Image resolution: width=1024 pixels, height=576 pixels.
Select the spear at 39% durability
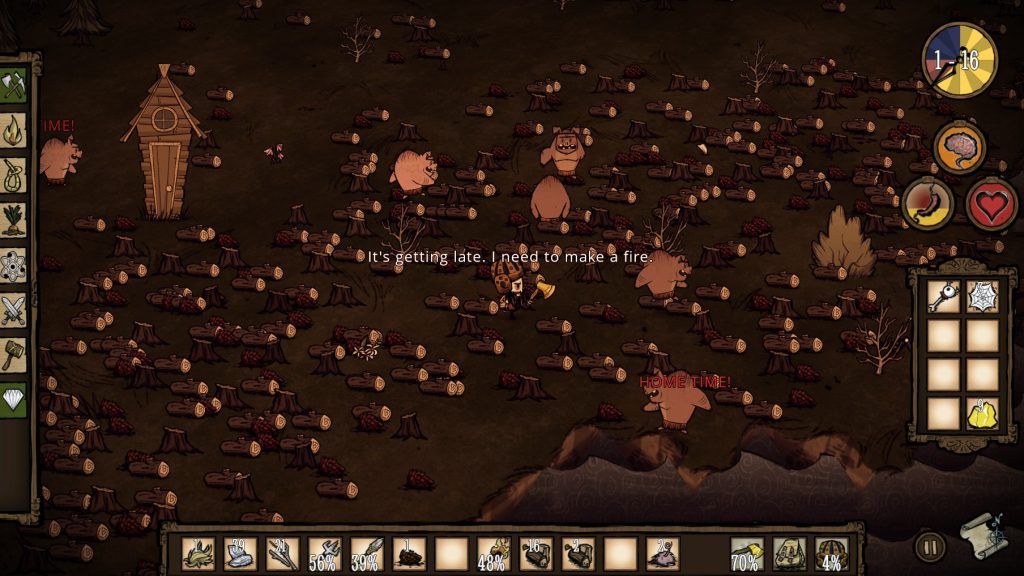click(x=366, y=553)
